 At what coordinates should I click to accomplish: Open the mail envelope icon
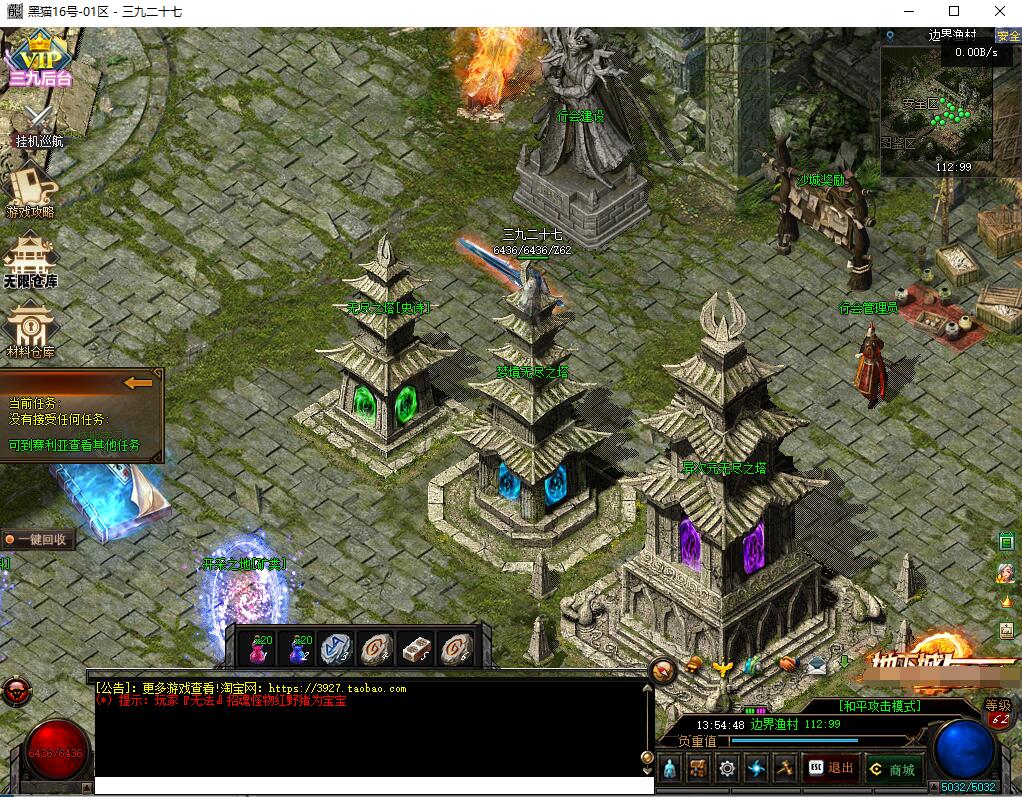coord(817,664)
